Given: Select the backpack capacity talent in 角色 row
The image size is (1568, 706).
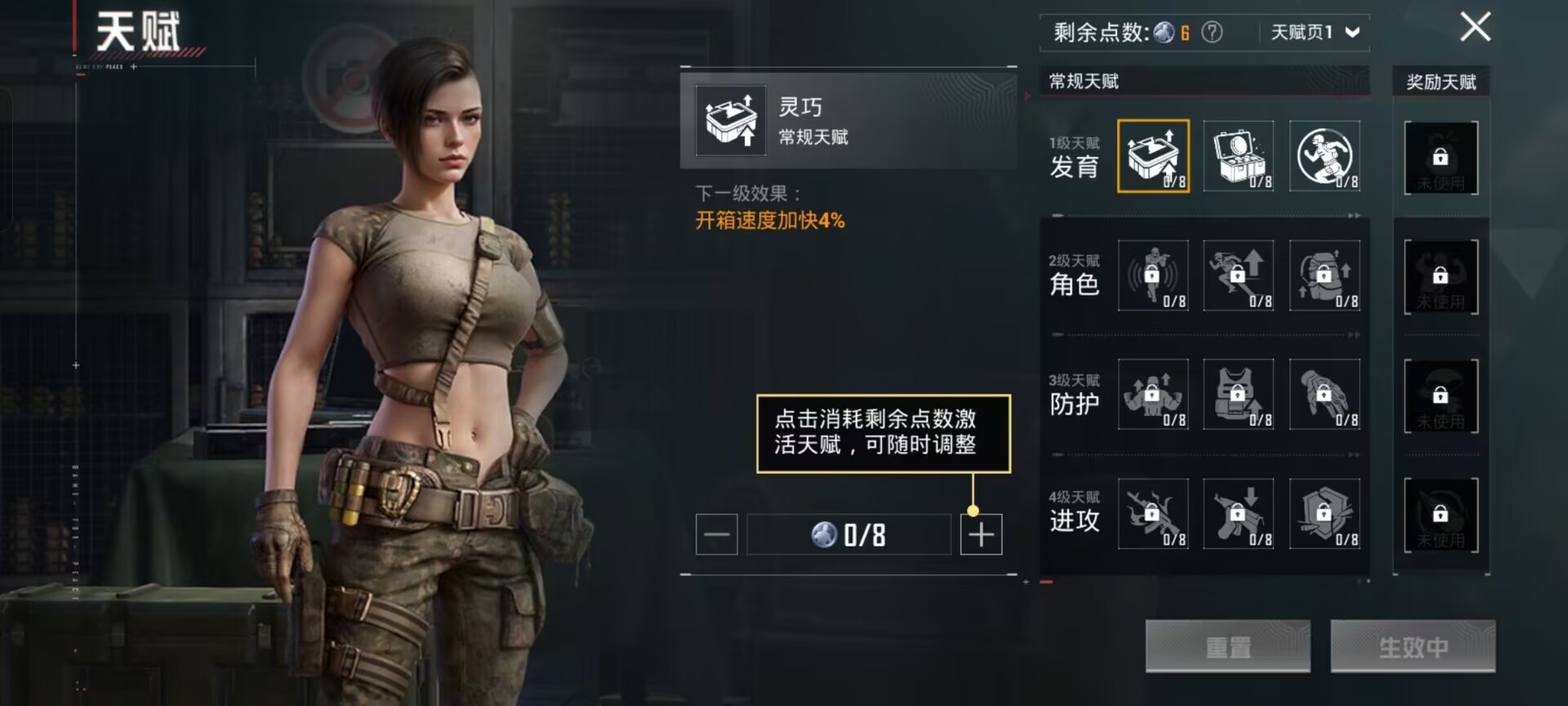Looking at the screenshot, I should tap(1325, 276).
